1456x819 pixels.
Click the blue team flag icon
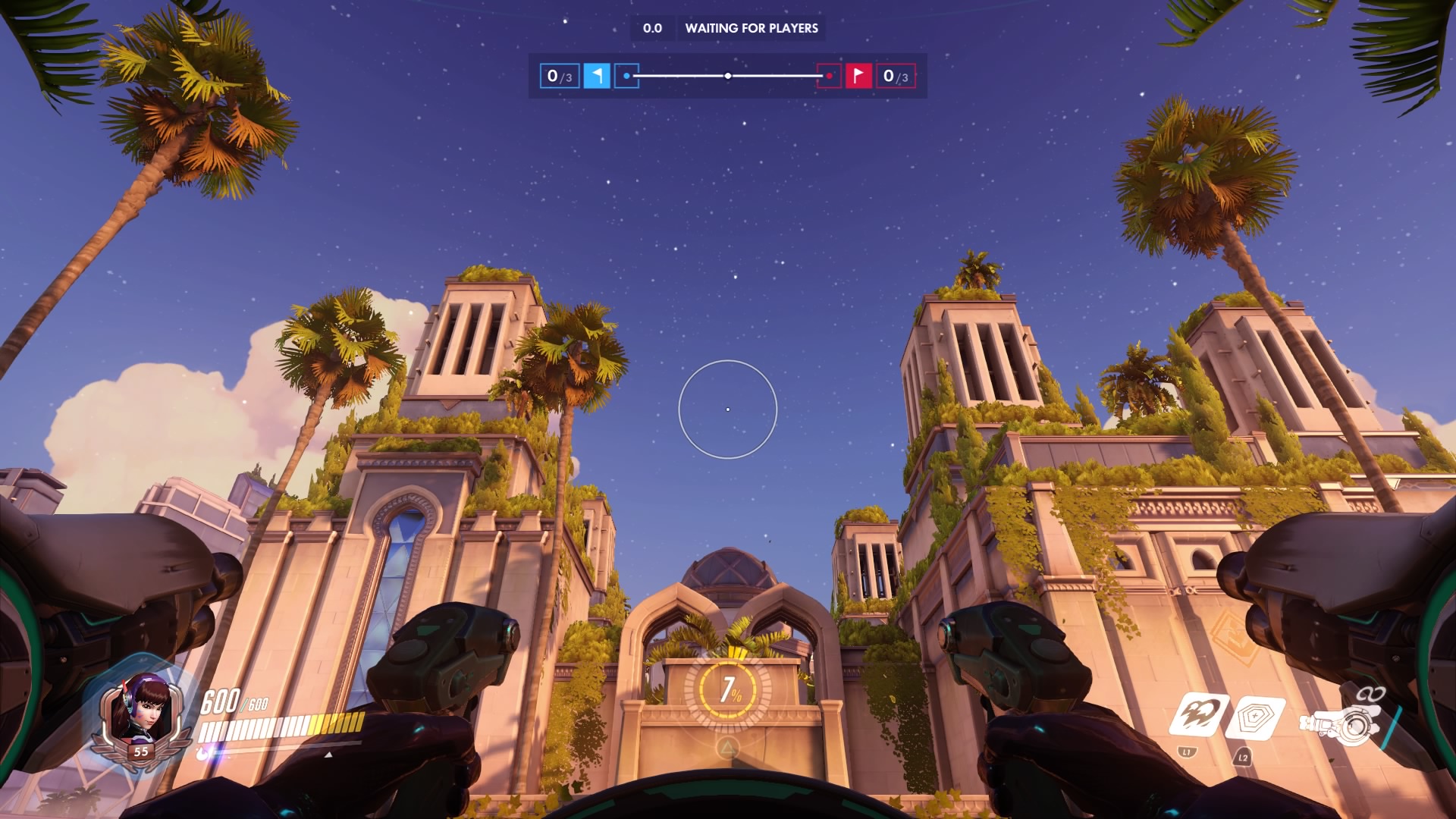pyautogui.click(x=597, y=76)
